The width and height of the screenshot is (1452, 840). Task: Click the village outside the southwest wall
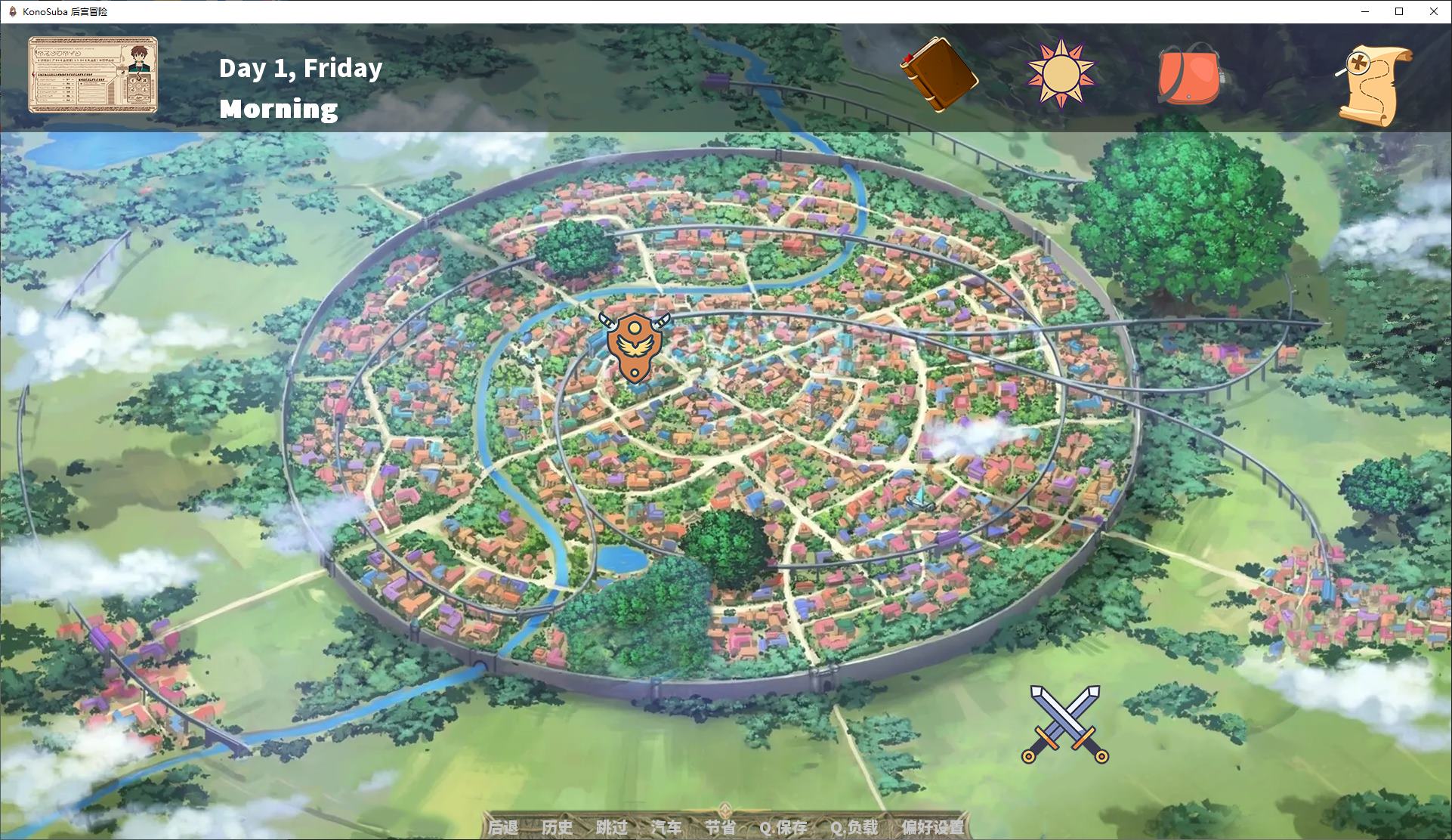(x=136, y=665)
